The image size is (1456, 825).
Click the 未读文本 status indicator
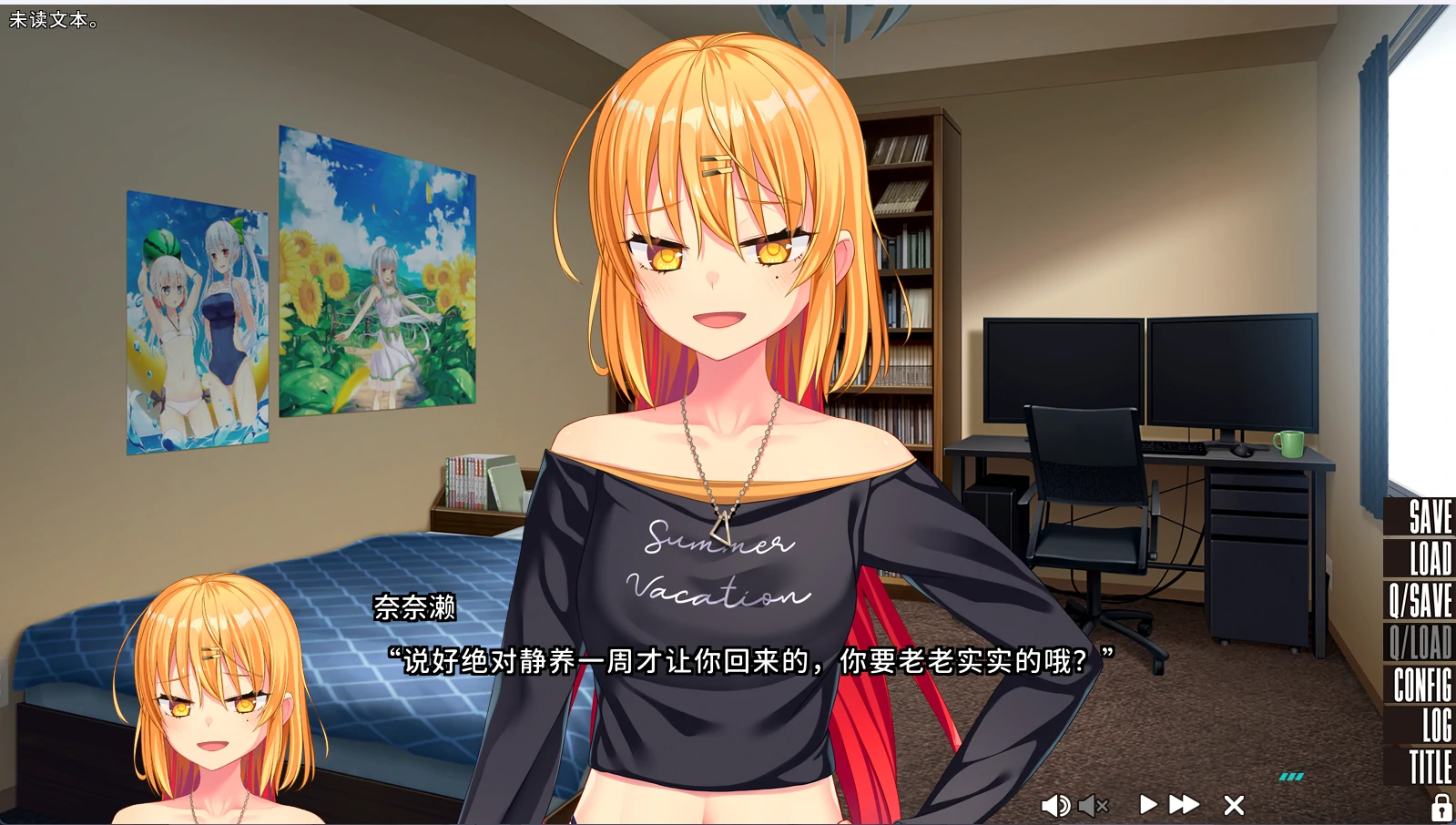pyautogui.click(x=51, y=17)
